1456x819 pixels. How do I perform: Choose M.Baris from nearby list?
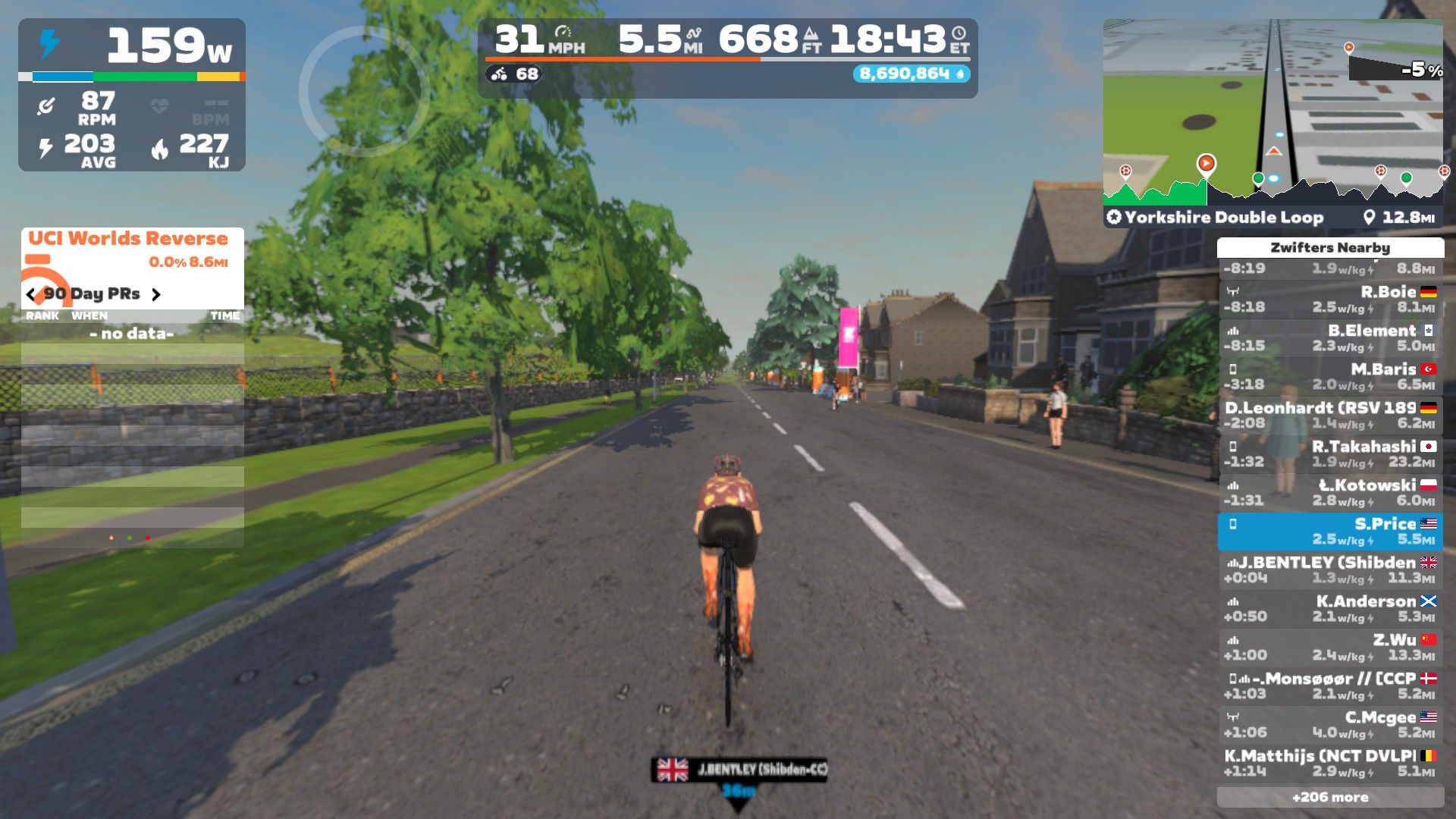(x=1330, y=377)
